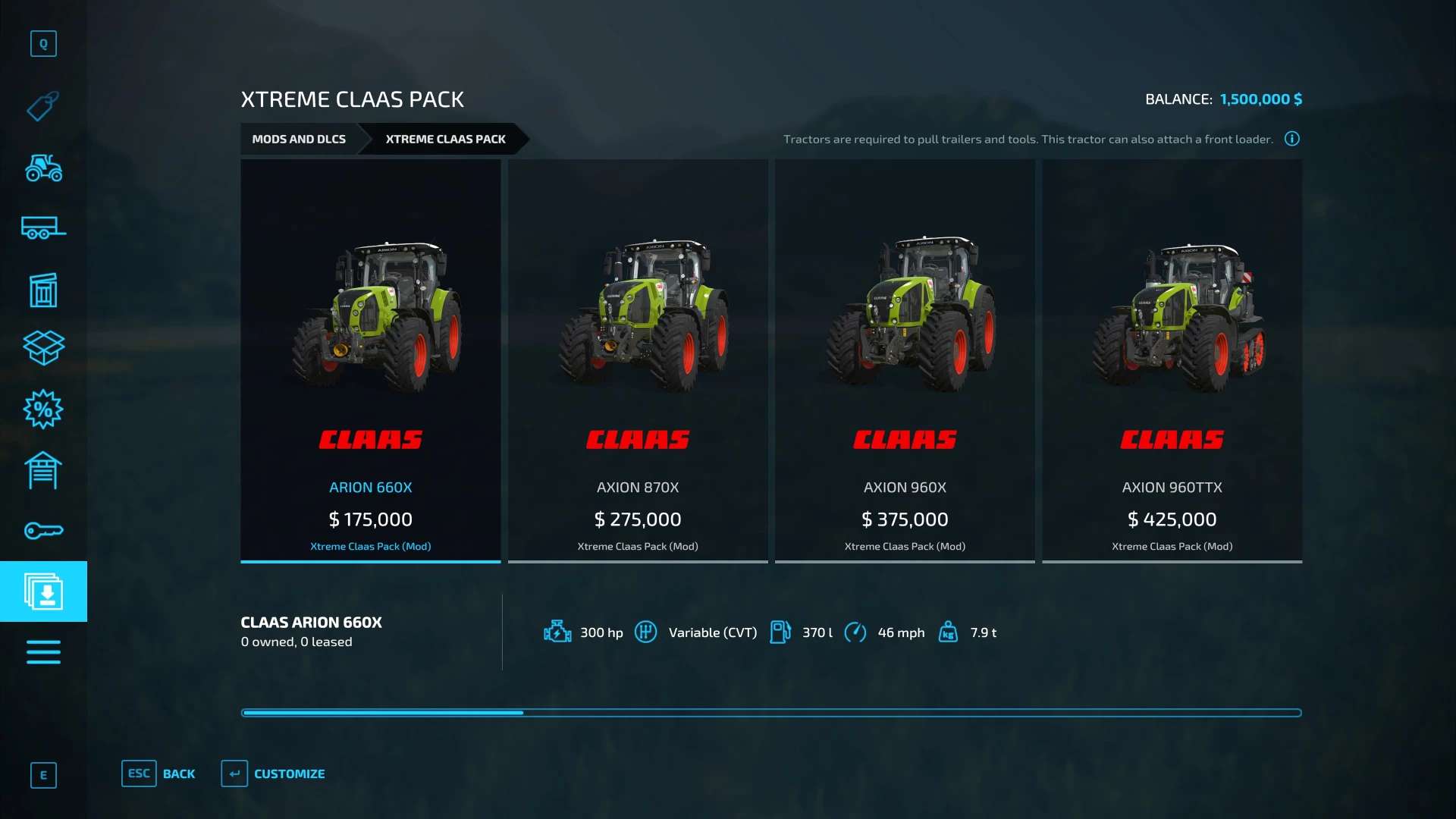Screen dimensions: 1456x819
Task: Open the garage owned items section
Action: pos(43,470)
